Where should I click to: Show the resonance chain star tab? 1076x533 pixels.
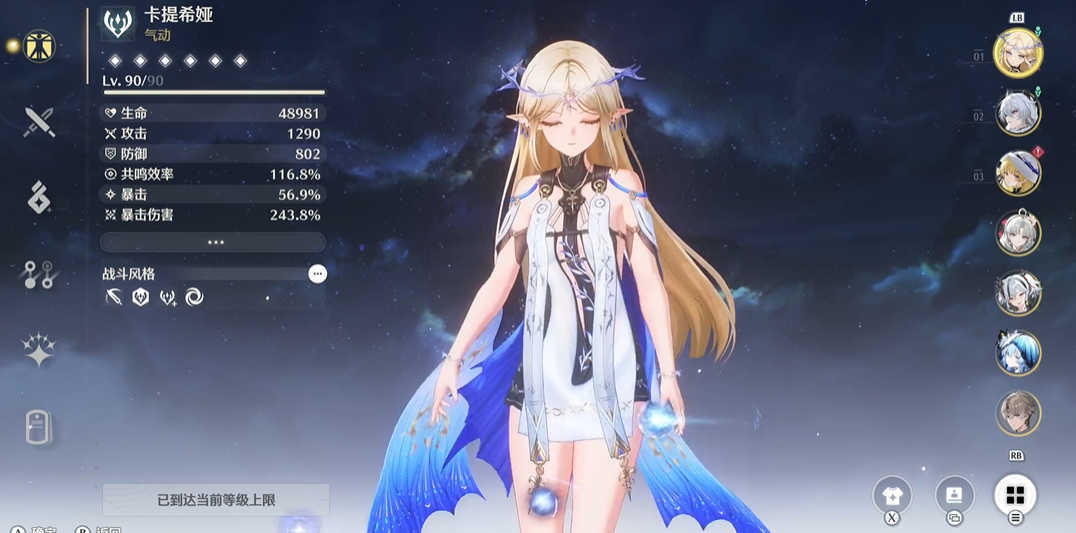pos(39,350)
